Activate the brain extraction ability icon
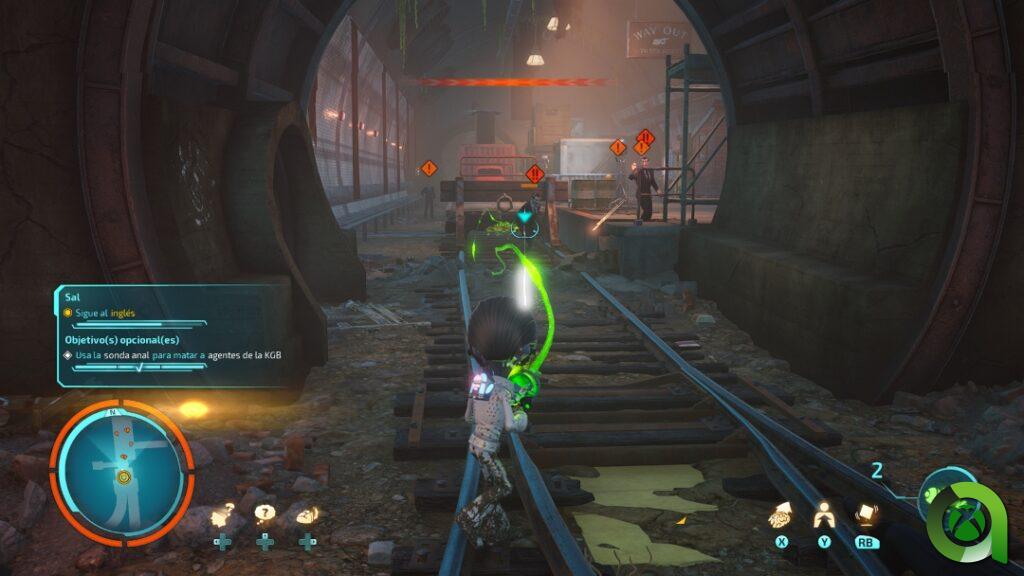Viewport: 1024px width, 576px height. tap(781, 515)
